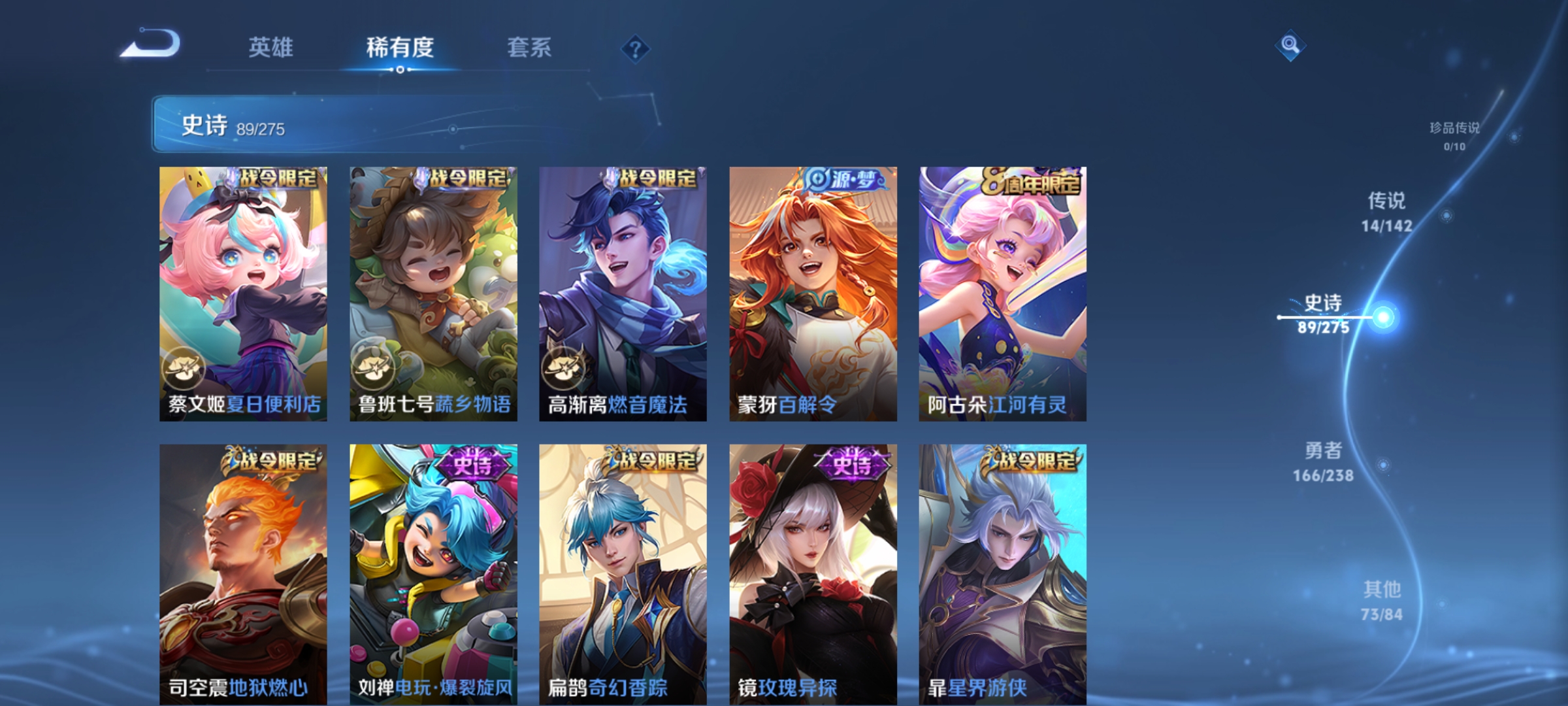Open the help question mark icon
This screenshot has width=1568, height=706.
636,48
